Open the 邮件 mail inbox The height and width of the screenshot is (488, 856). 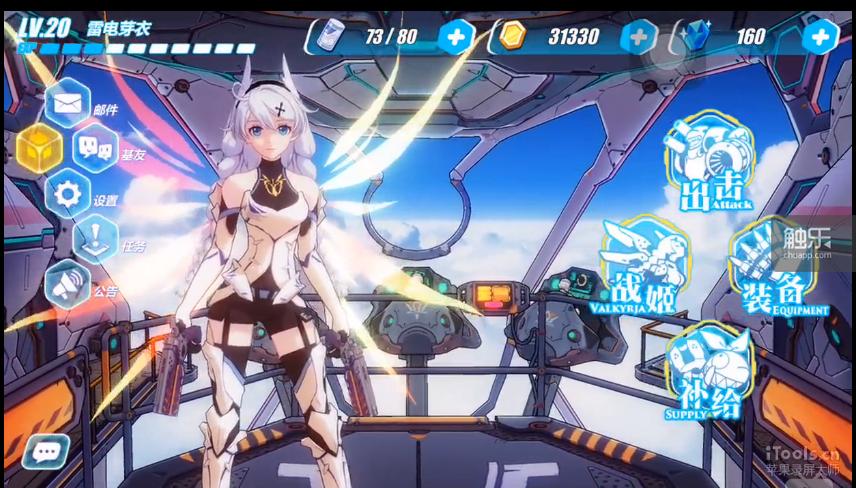[x=68, y=102]
